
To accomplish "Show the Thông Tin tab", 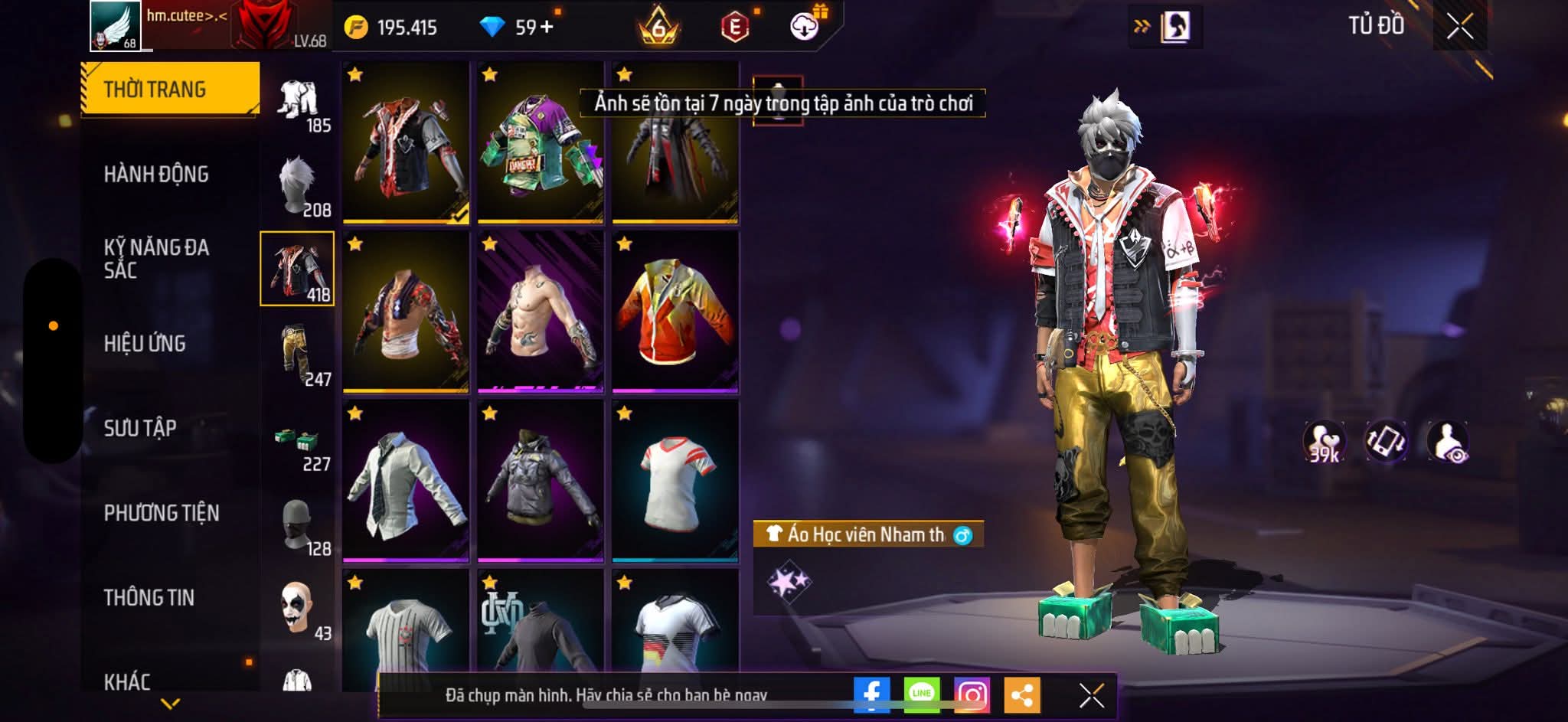I will click(x=149, y=597).
